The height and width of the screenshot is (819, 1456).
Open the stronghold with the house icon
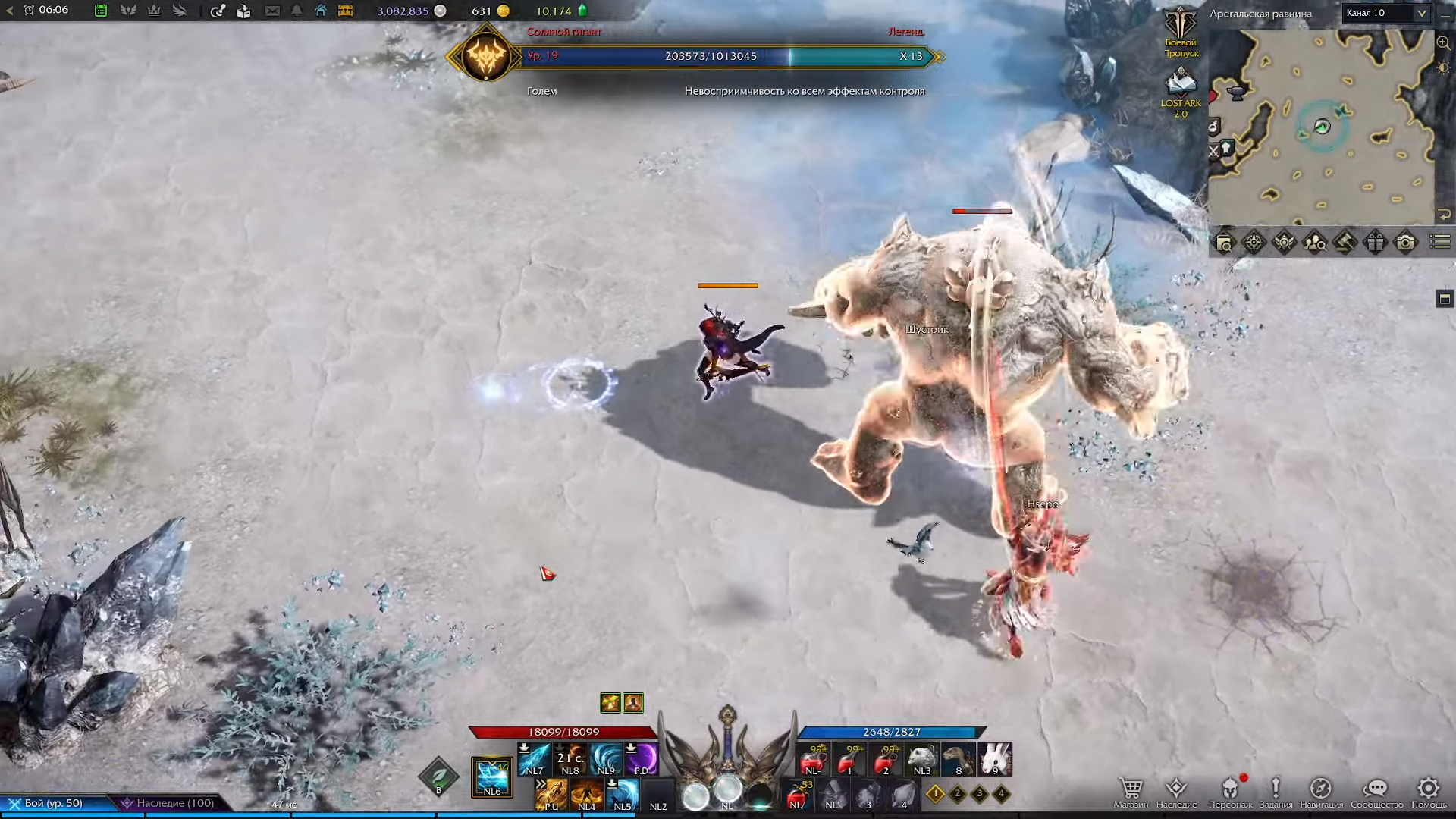[322, 11]
